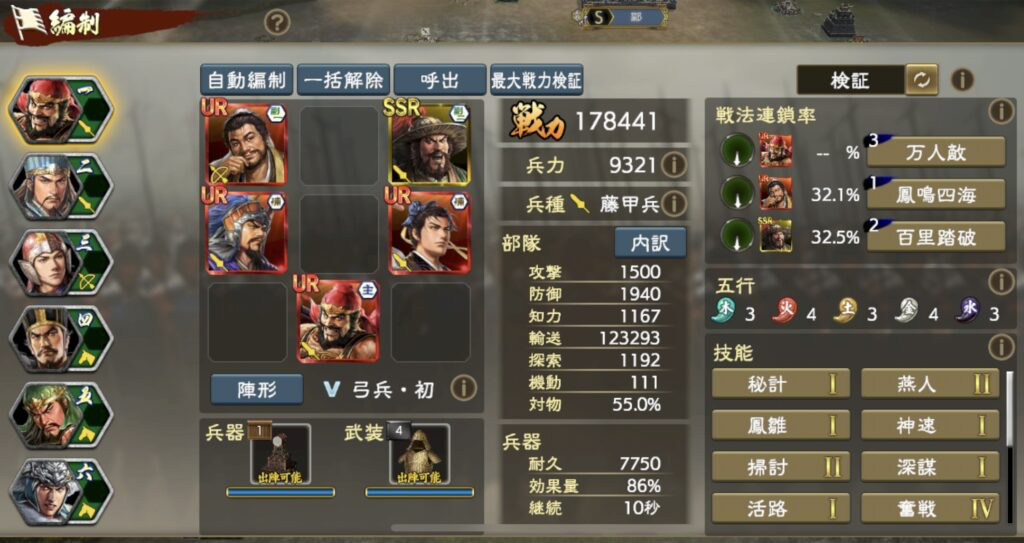Click the 自動編制 auto-formation button
Screen dimensions: 1024x543
click(245, 80)
